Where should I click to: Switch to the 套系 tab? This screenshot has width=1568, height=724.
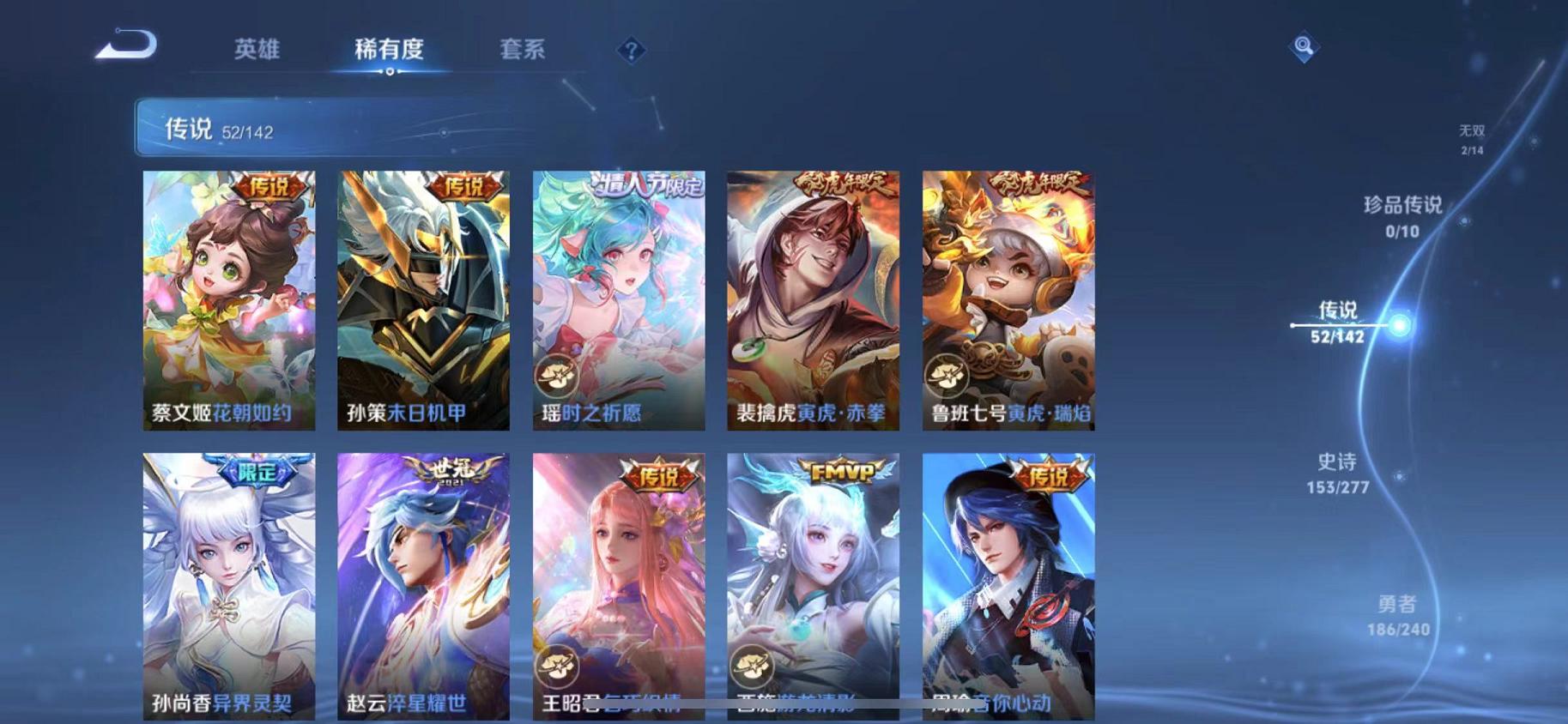click(x=523, y=50)
